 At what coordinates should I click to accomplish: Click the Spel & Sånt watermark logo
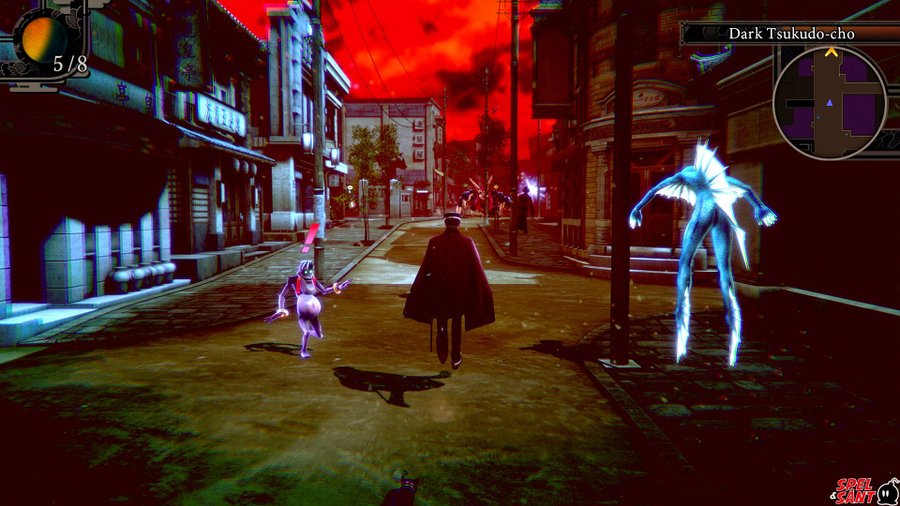865,491
